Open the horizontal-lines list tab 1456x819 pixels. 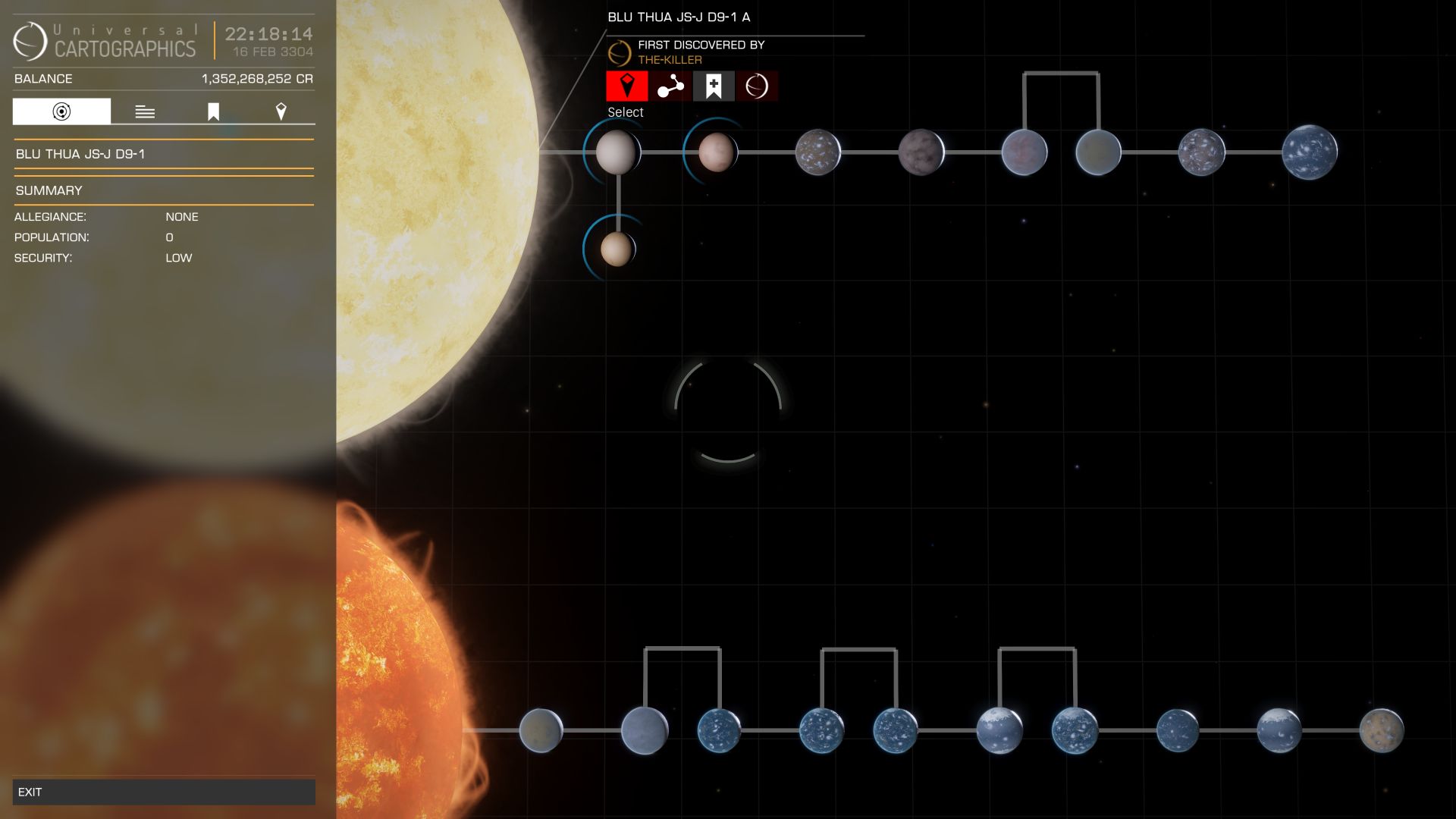145,111
